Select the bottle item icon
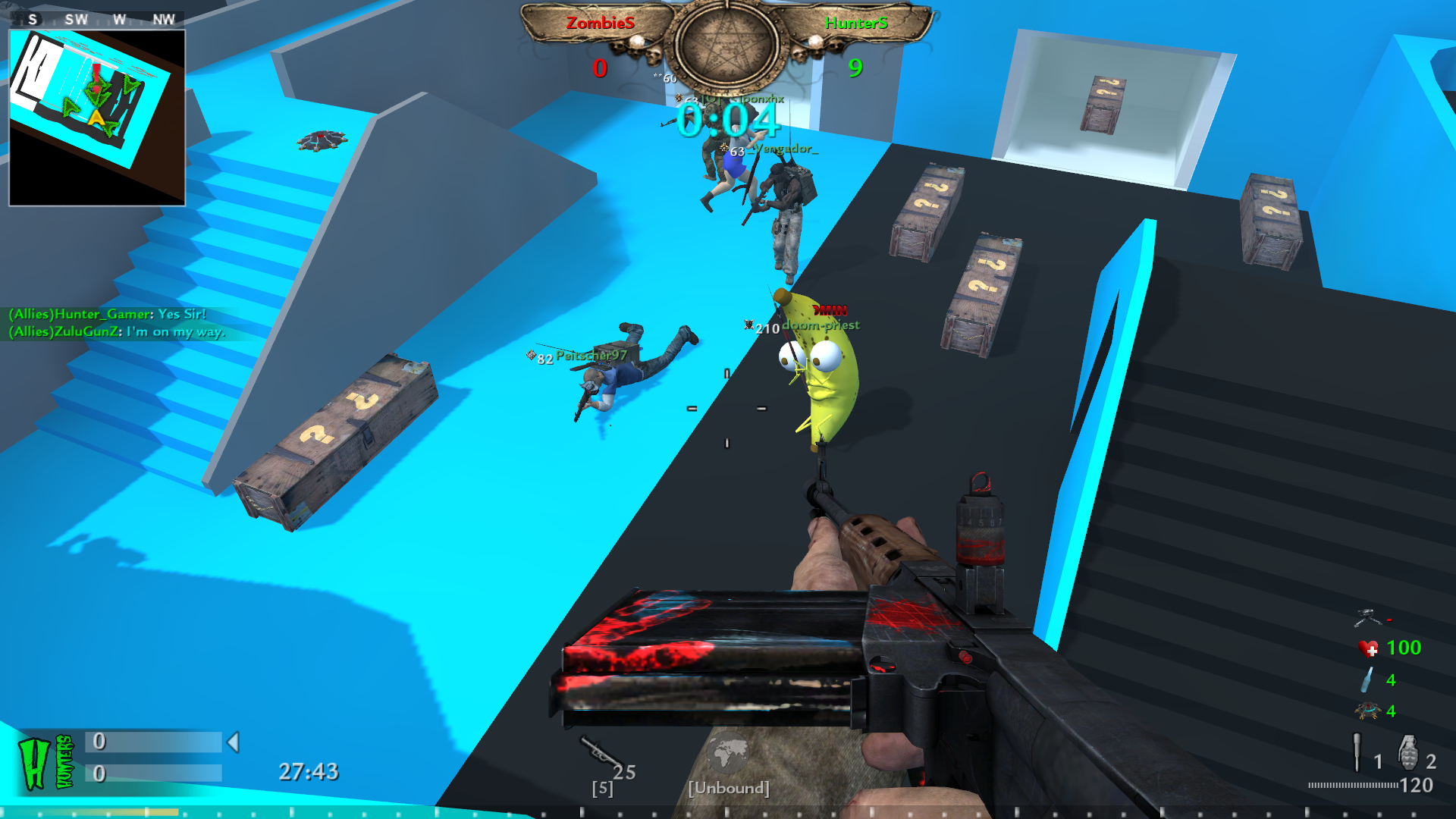 1367,679
